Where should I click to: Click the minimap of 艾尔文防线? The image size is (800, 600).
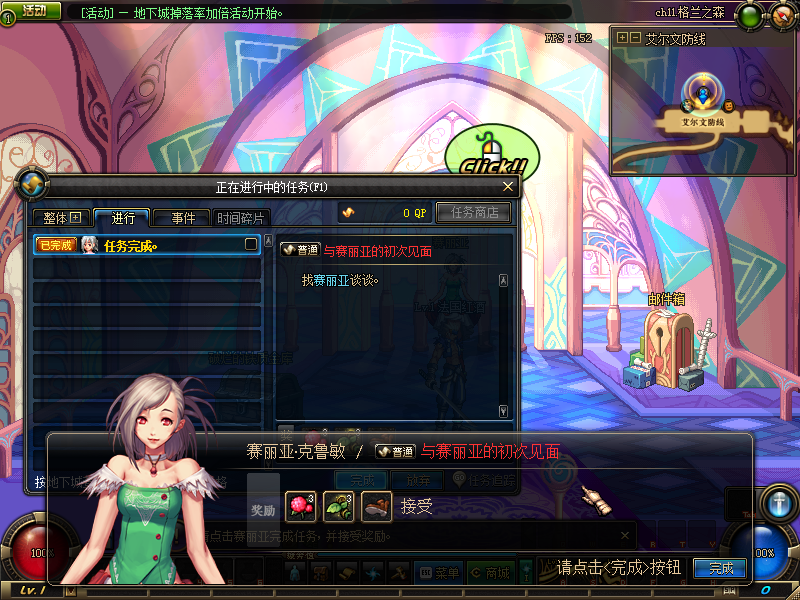(x=703, y=110)
